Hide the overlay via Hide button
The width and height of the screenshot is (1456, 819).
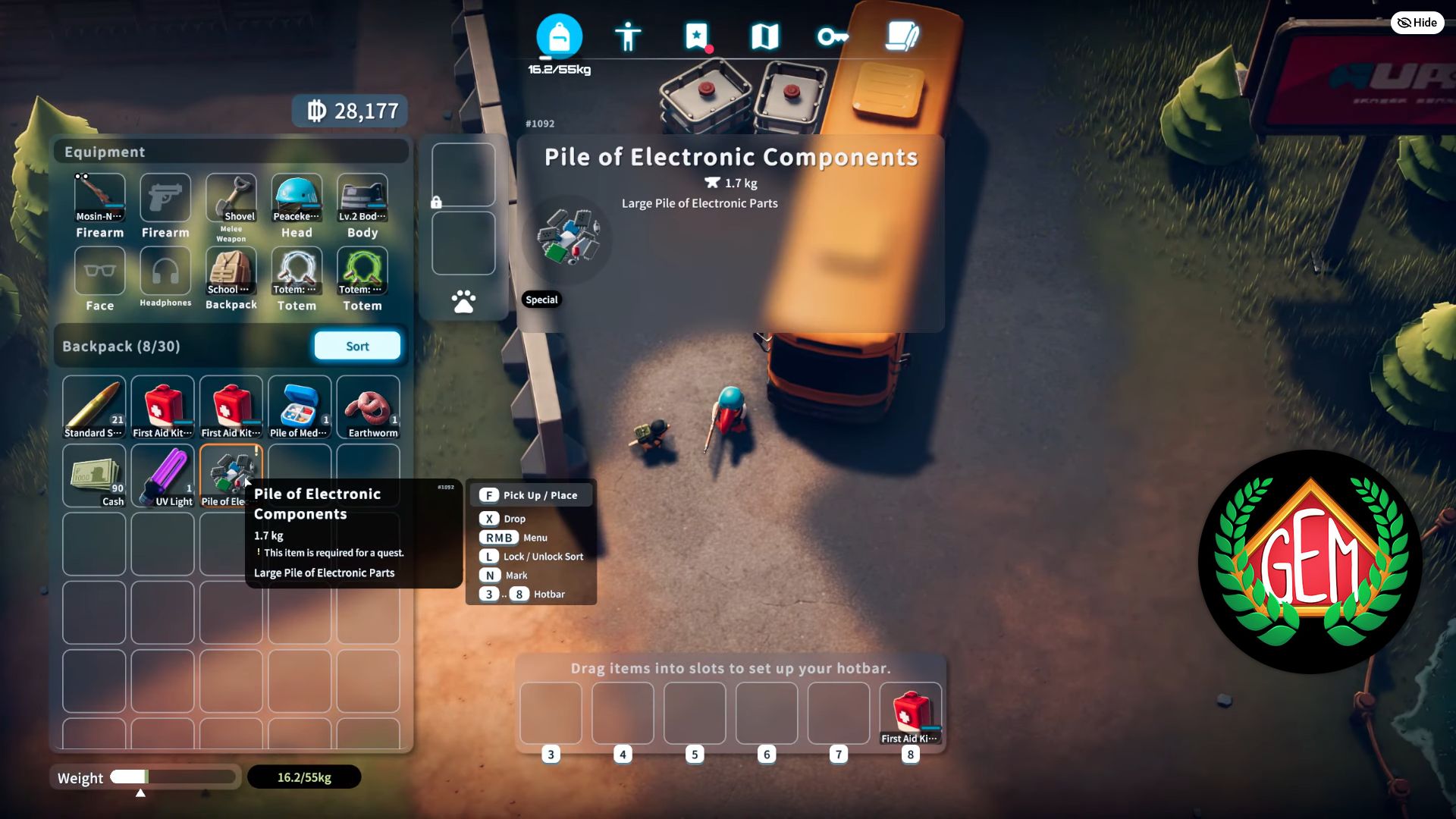[x=1417, y=23]
